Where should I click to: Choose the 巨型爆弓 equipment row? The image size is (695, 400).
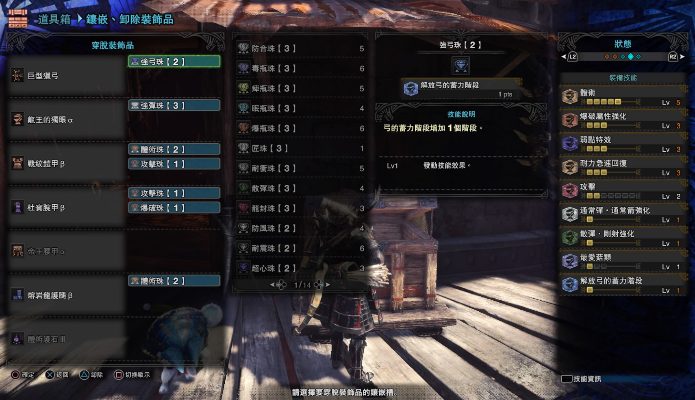65,76
